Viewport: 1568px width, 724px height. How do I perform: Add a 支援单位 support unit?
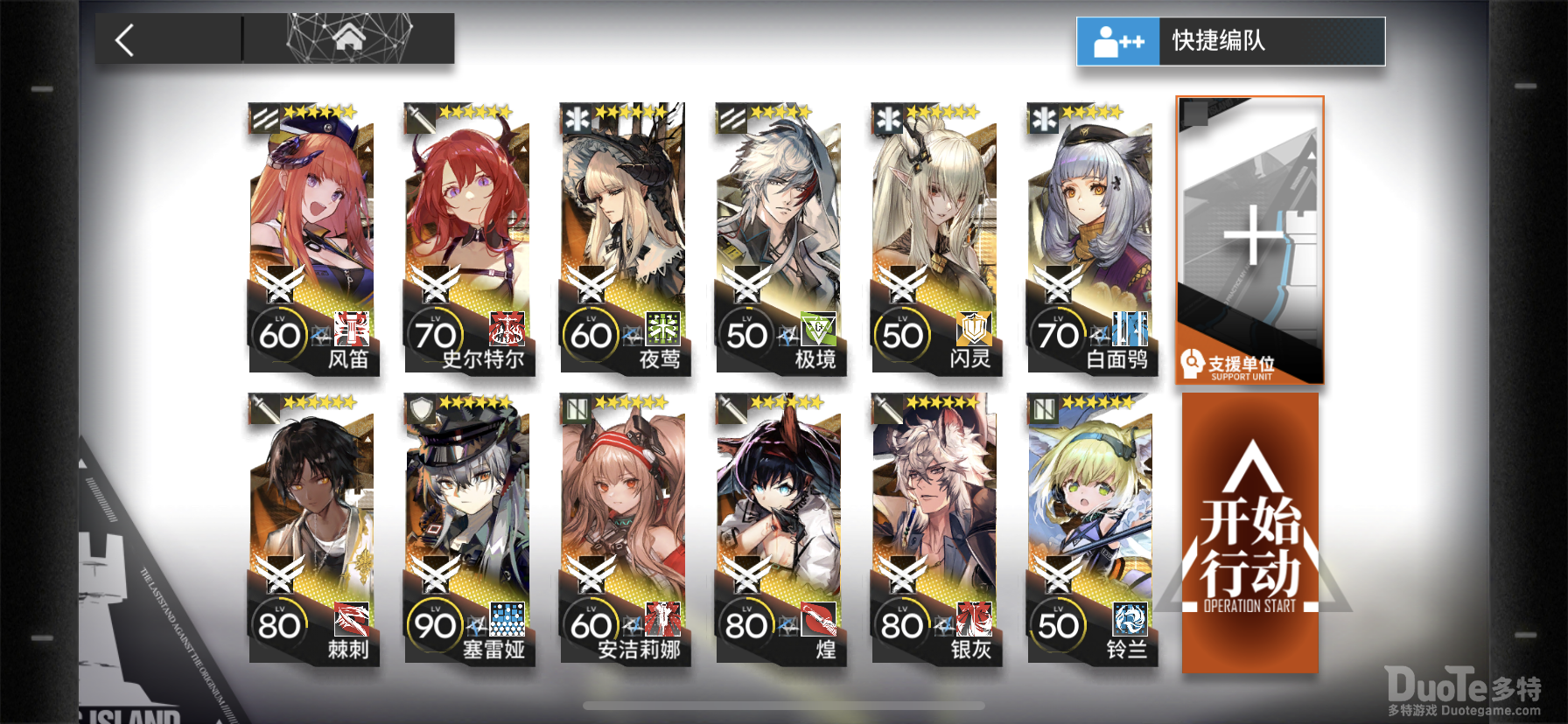pyautogui.click(x=1249, y=240)
